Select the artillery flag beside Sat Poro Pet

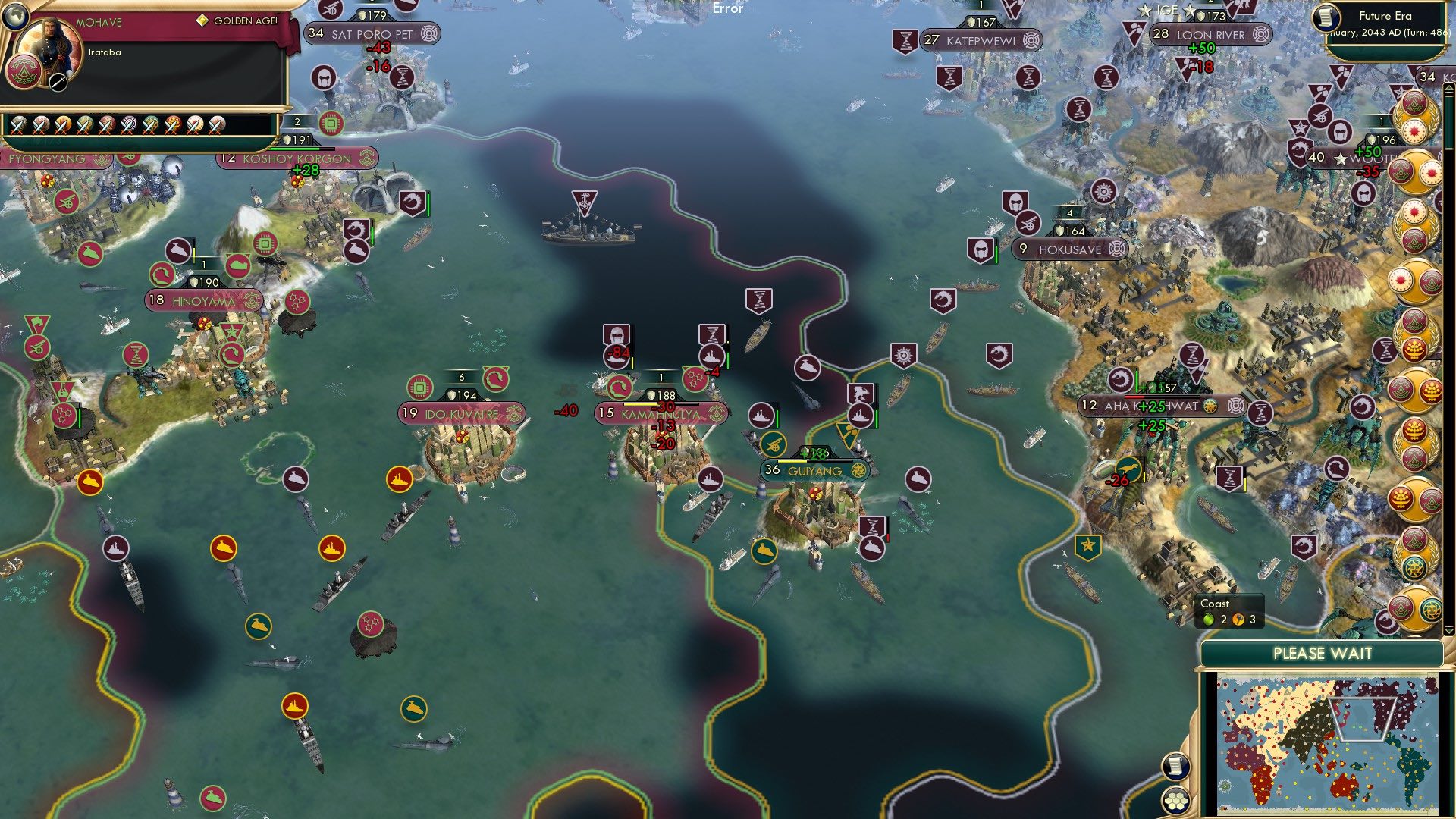[x=330, y=11]
